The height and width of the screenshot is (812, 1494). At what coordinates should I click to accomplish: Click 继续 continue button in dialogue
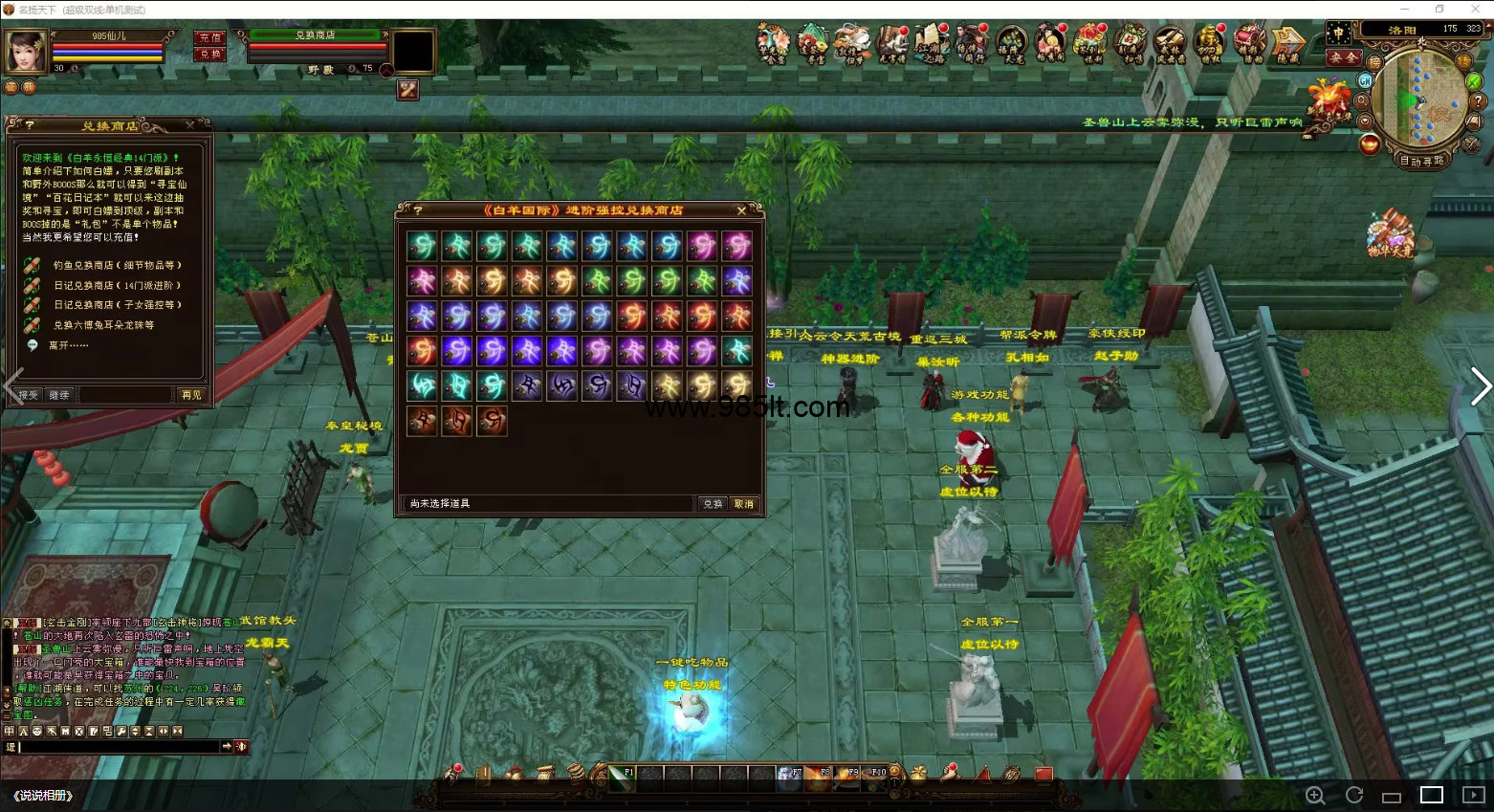(59, 394)
